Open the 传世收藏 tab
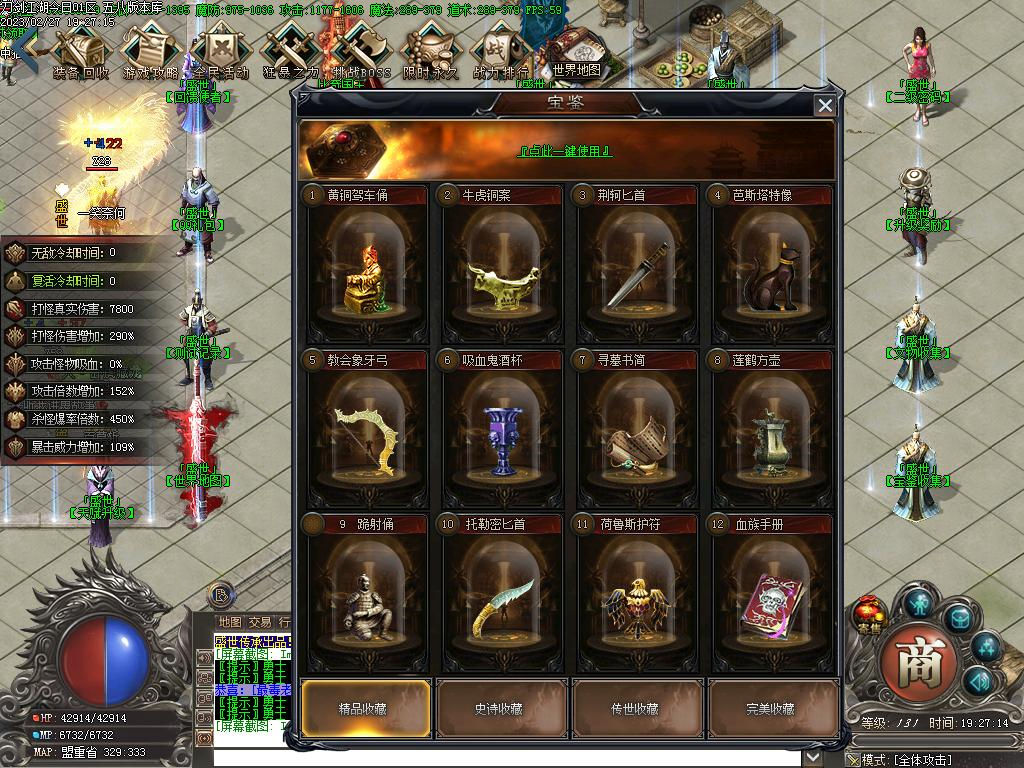 636,708
